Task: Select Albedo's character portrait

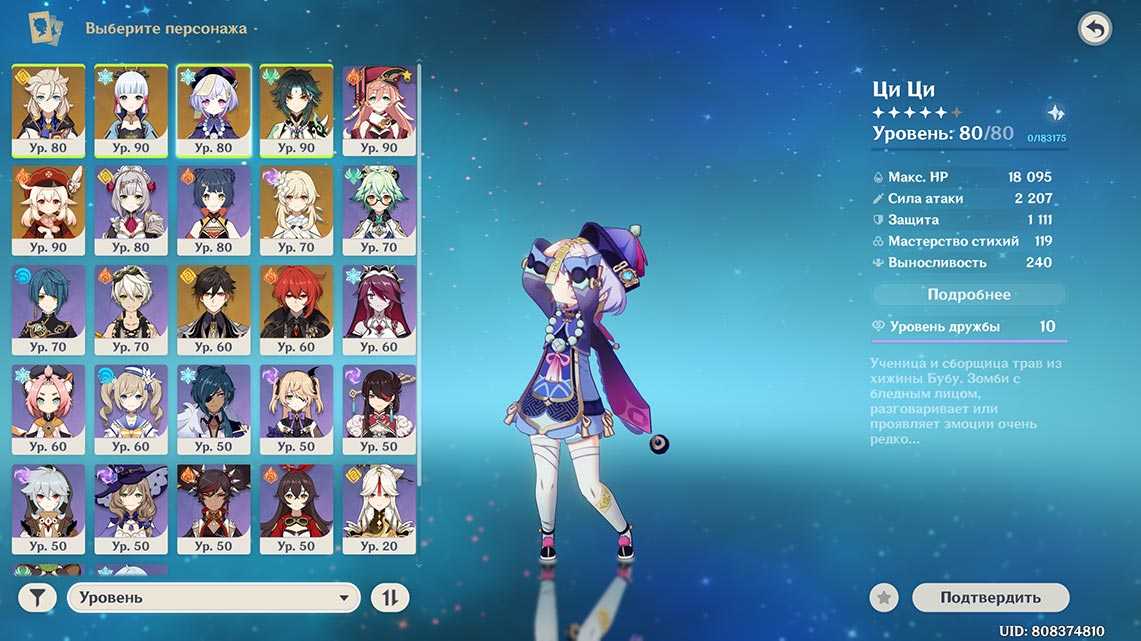Action: (x=48, y=110)
